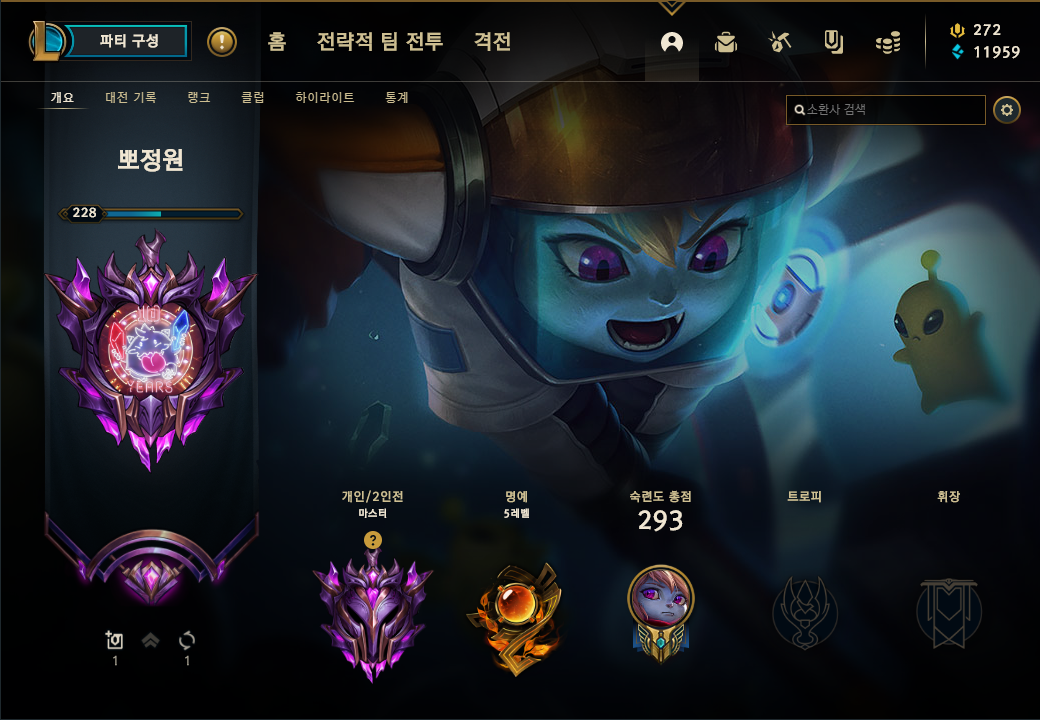The width and height of the screenshot is (1040, 720).
Task: Click the 파티 구성 party button
Action: tap(129, 41)
